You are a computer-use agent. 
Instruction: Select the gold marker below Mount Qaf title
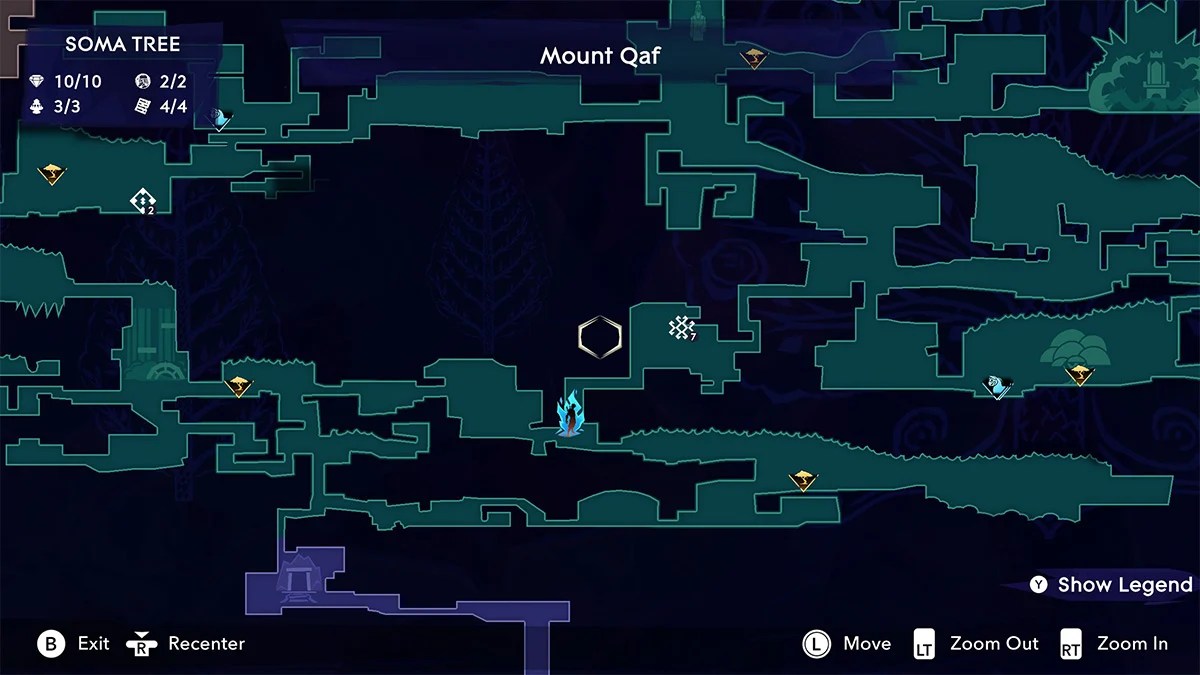pyautogui.click(x=754, y=59)
